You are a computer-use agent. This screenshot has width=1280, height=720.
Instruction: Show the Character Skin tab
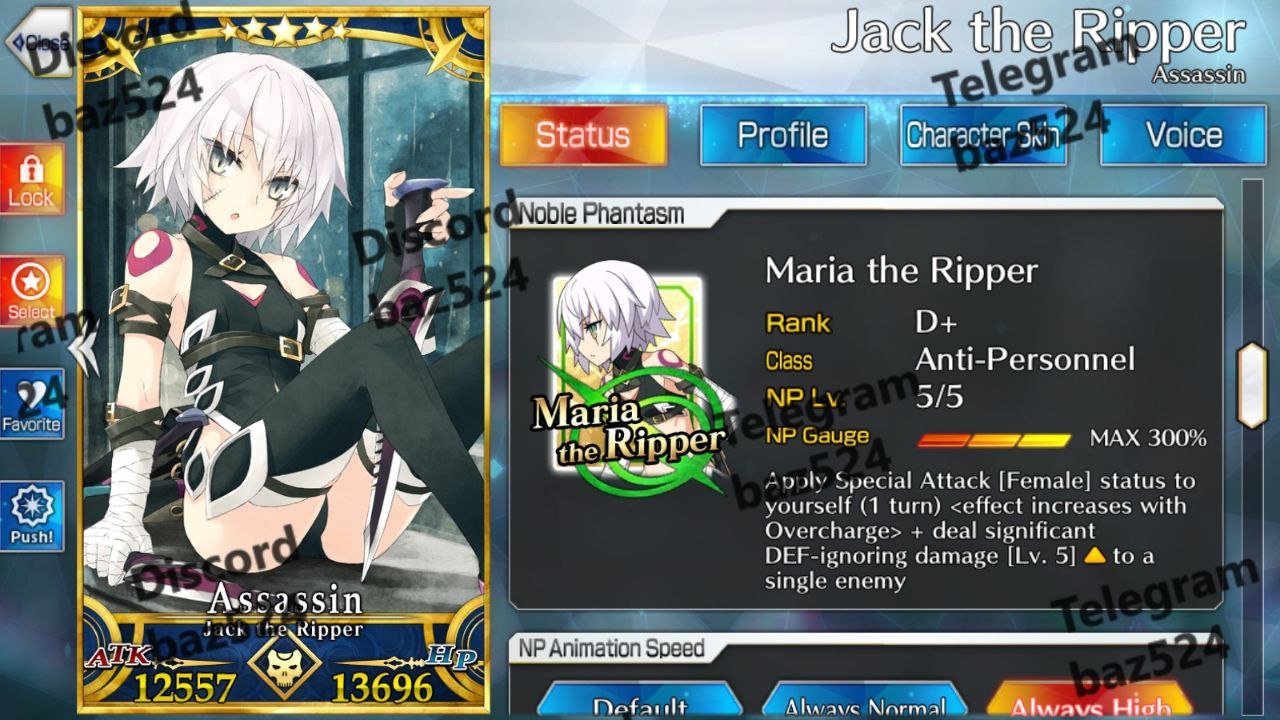983,135
